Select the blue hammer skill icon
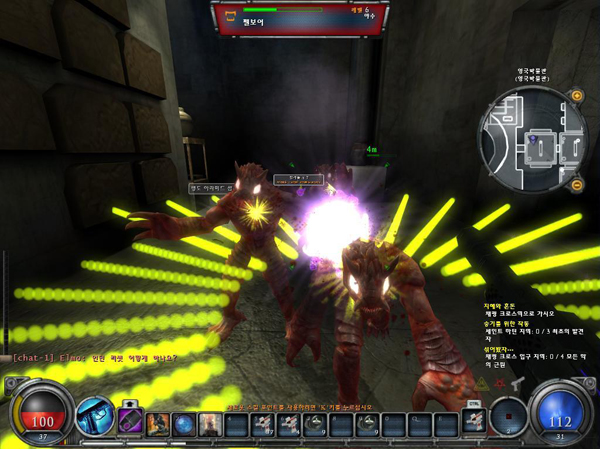Viewport: 600px width, 449px height. click(95, 417)
